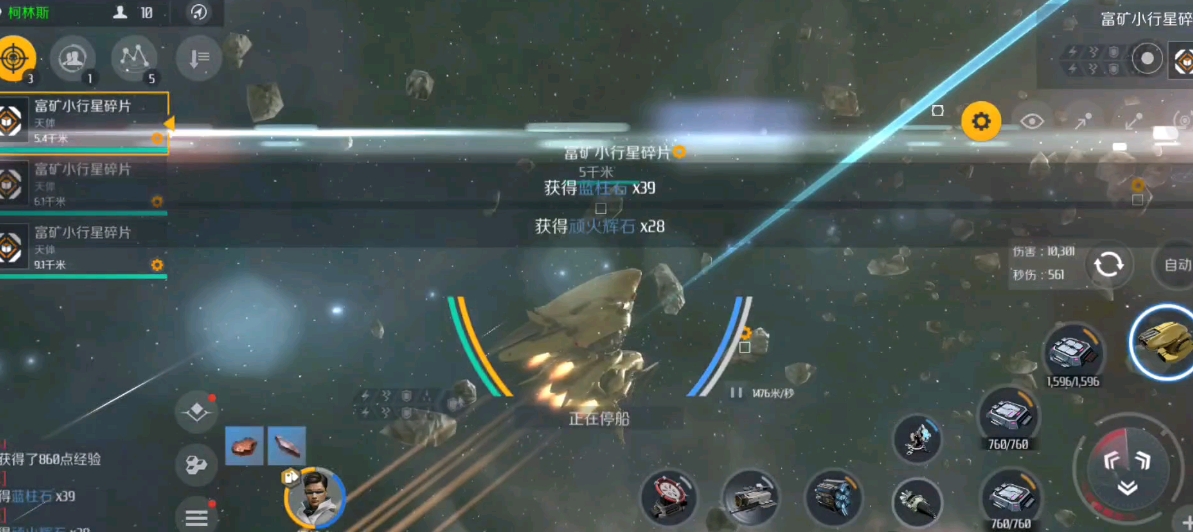This screenshot has height=532, width=1193.
Task: Click the circular refresh arrows button
Action: 1108,265
